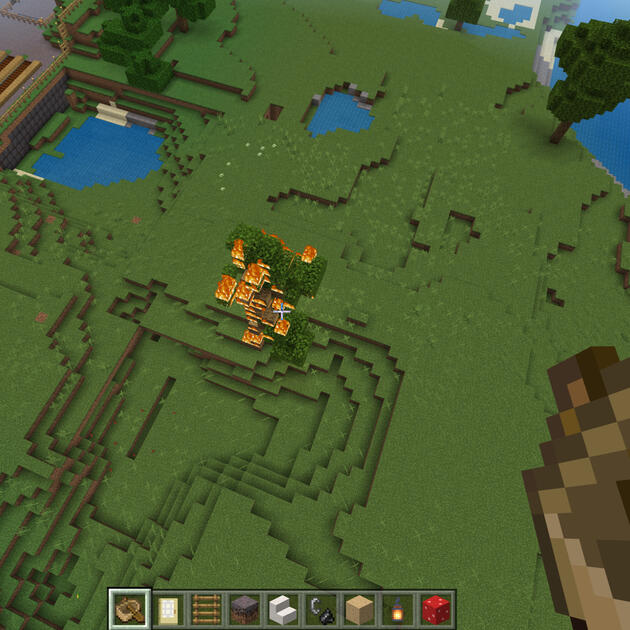Screen dimensions: 630x630
Task: Choose the birch door in the hotbar
Action: (x=168, y=609)
